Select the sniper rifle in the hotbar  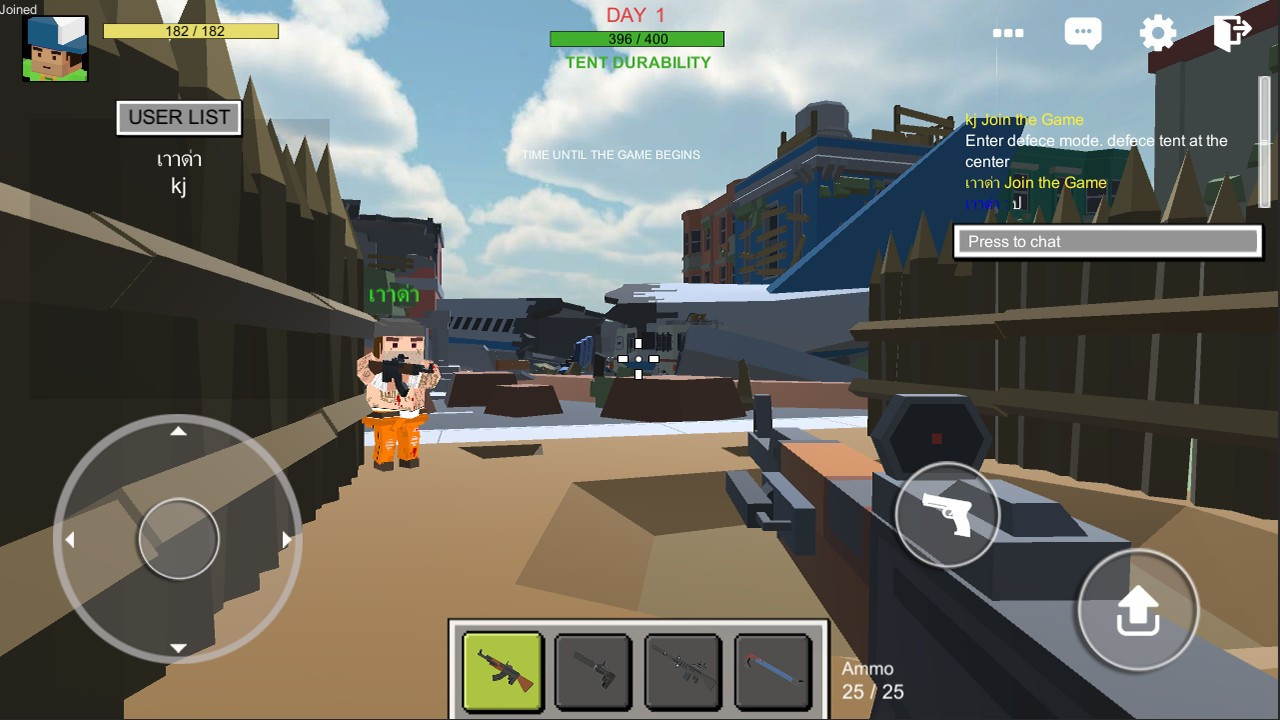point(683,671)
